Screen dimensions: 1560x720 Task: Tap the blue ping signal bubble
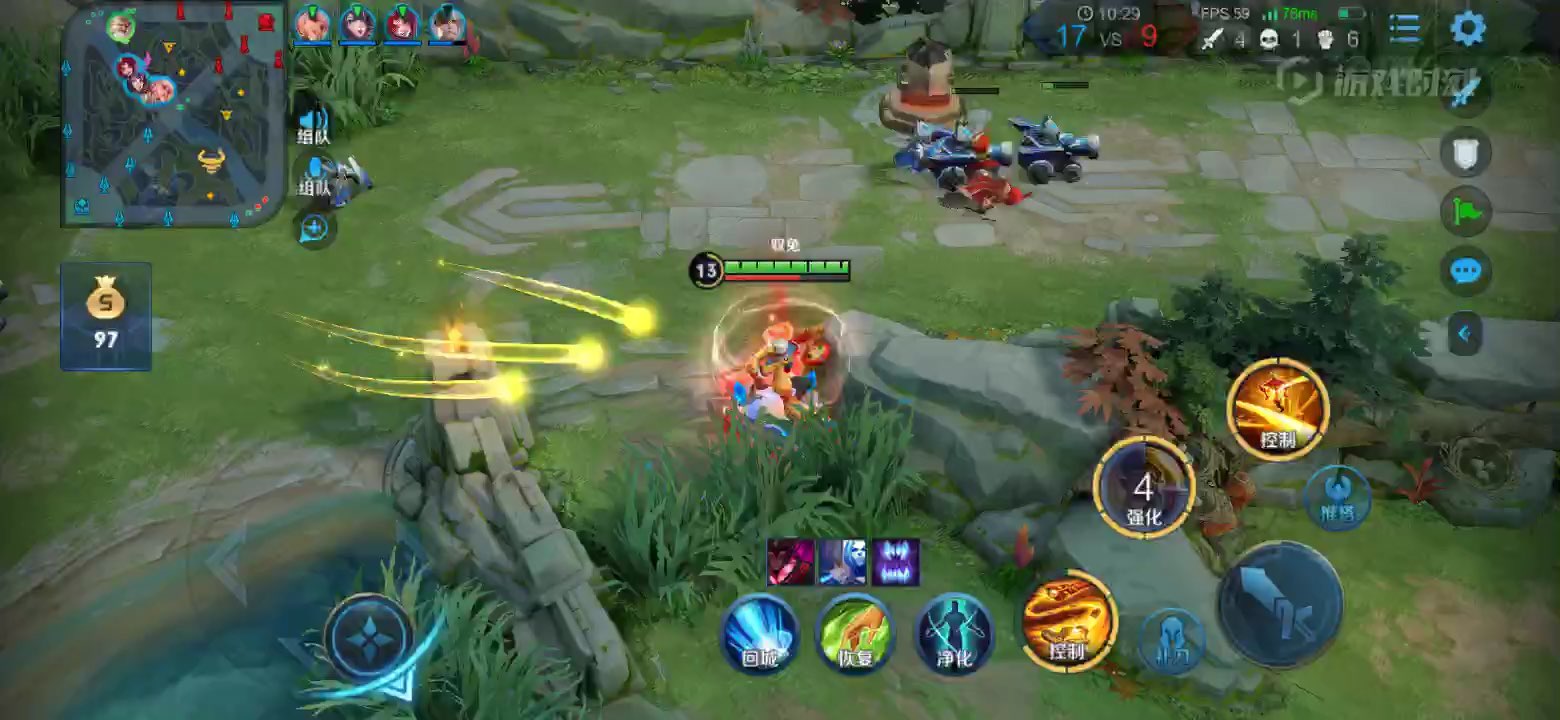tap(314, 229)
